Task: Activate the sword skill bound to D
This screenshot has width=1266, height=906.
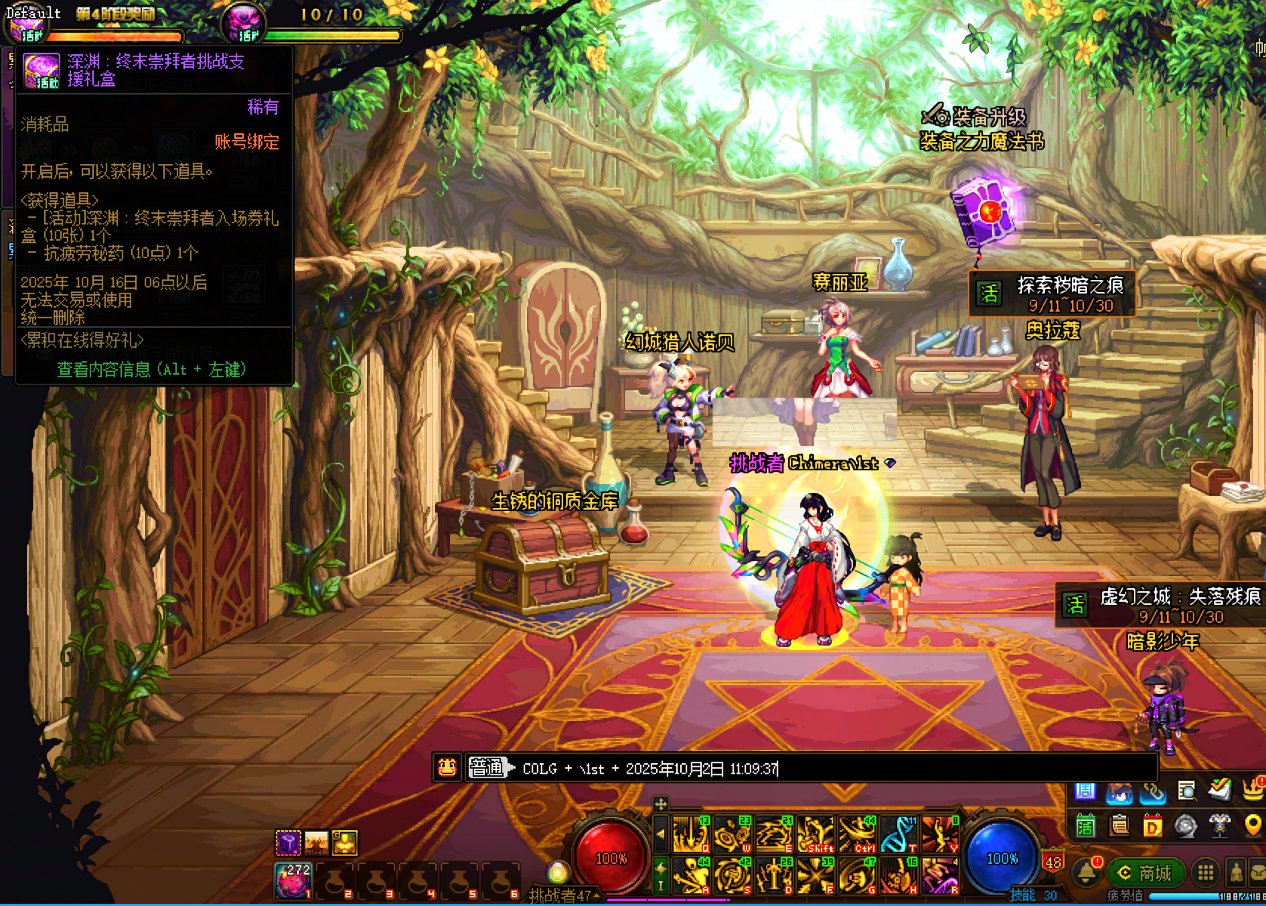Action: click(774, 875)
